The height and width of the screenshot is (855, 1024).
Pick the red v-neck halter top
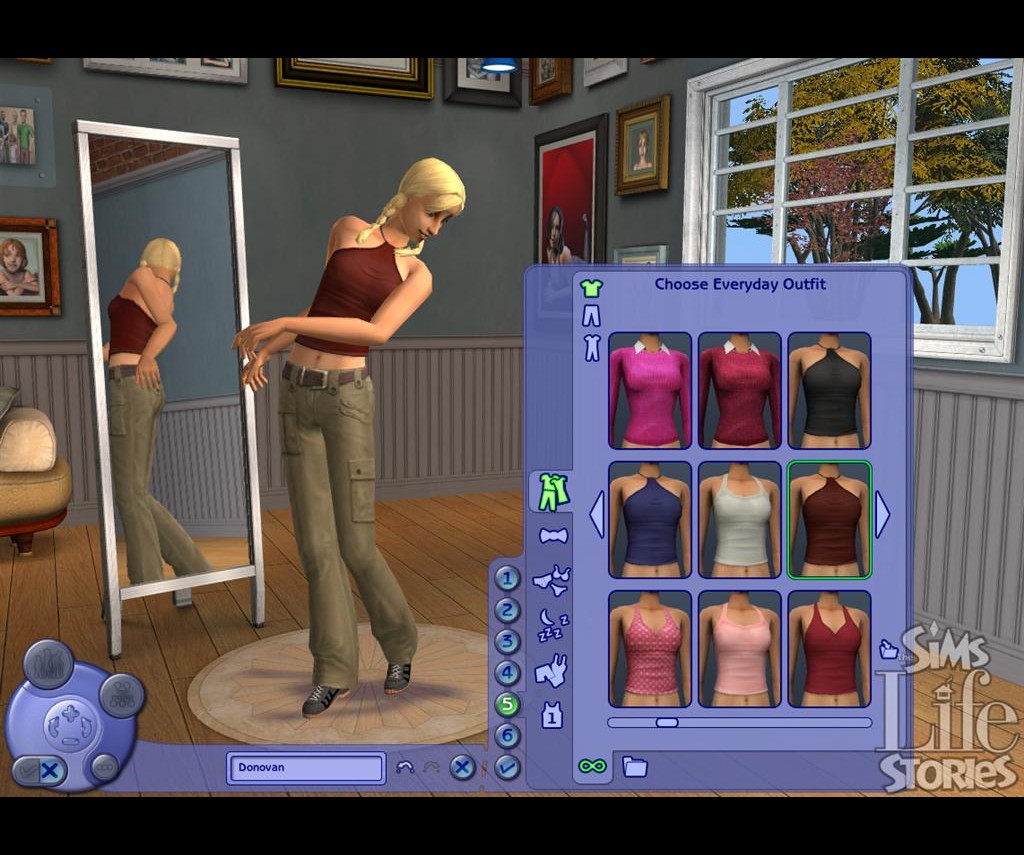[x=829, y=648]
